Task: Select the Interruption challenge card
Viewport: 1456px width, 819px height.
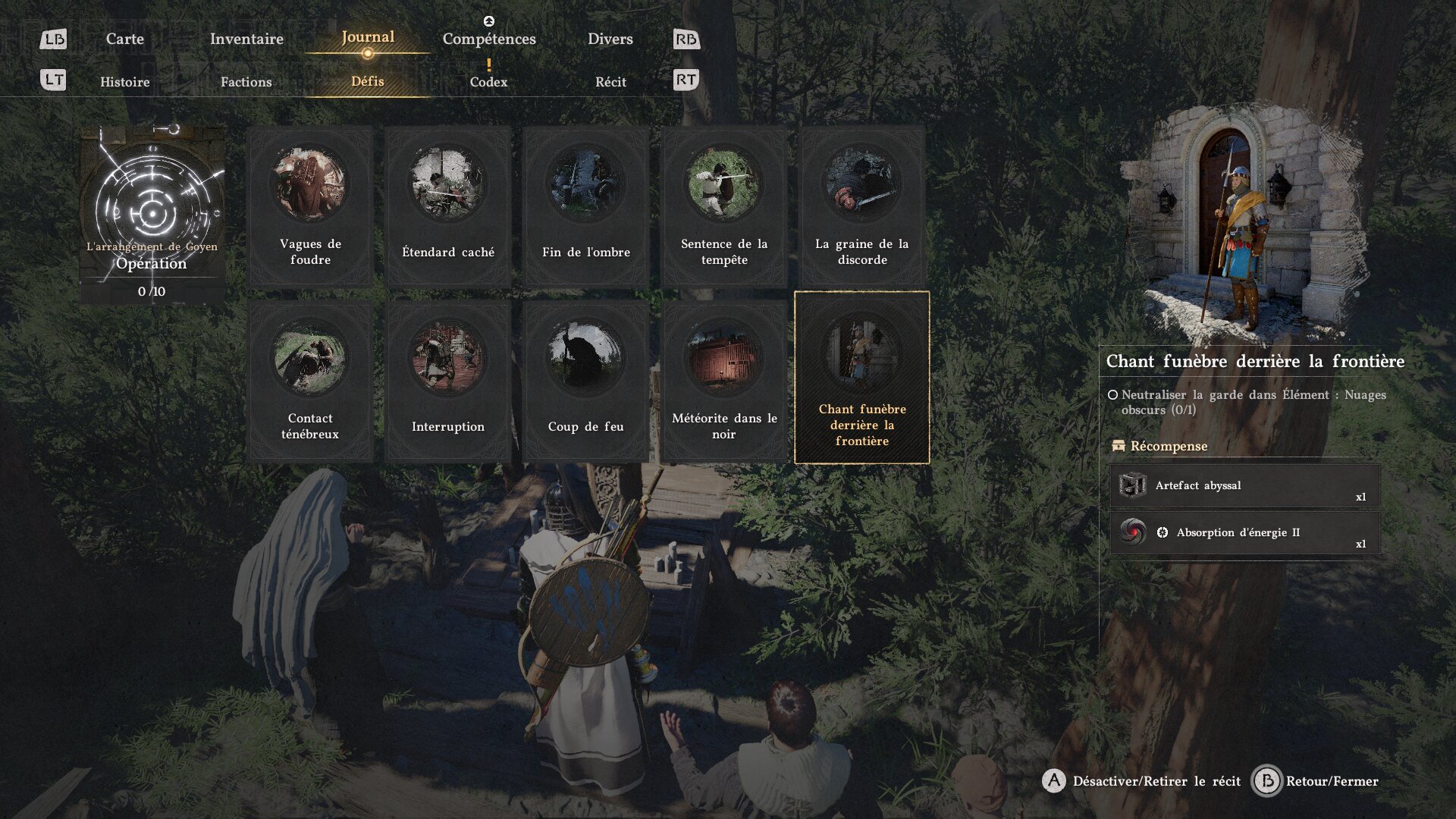Action: pos(448,381)
